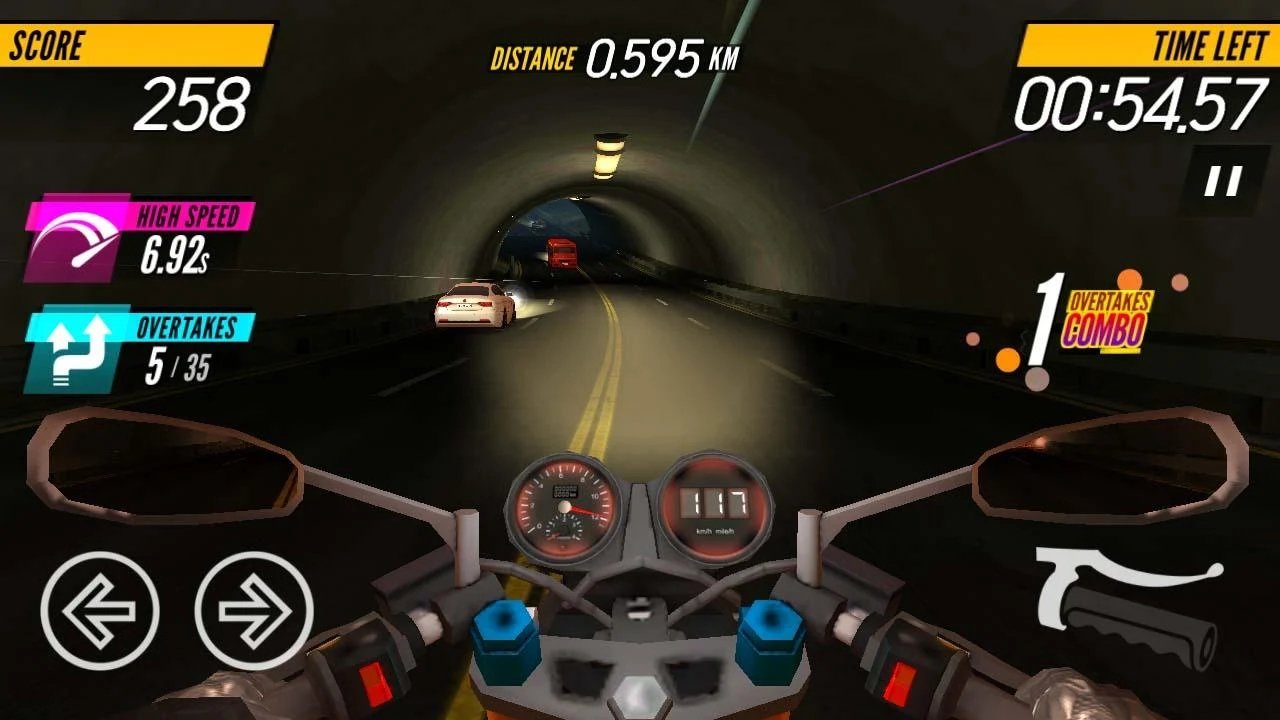The width and height of the screenshot is (1280, 720).
Task: Pause the race with the pause button
Action: tap(1222, 181)
